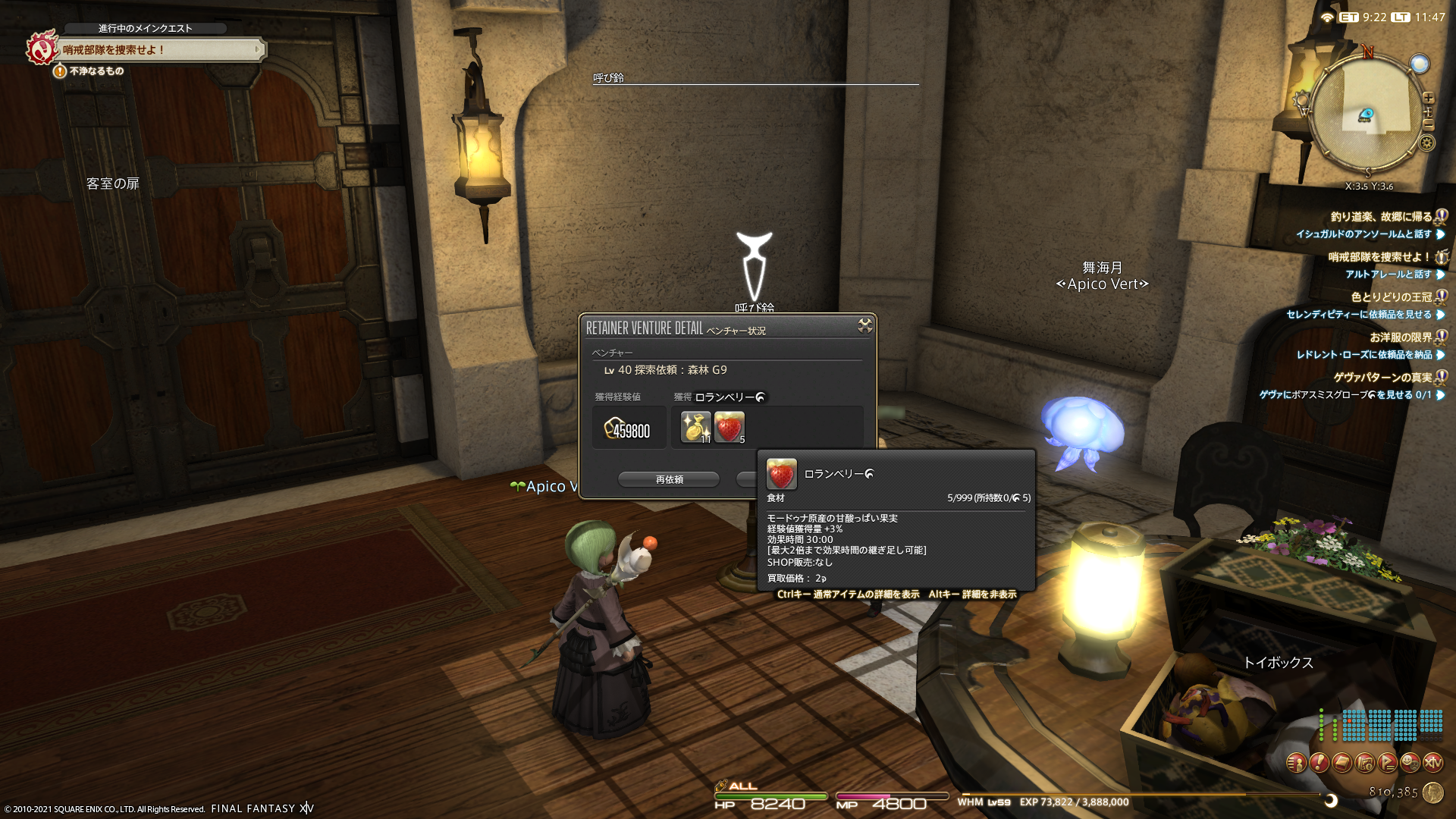Image resolution: width=1456 pixels, height=819 pixels.
Task: Select the ロランベリー strawberry reward slot
Action: click(x=729, y=427)
